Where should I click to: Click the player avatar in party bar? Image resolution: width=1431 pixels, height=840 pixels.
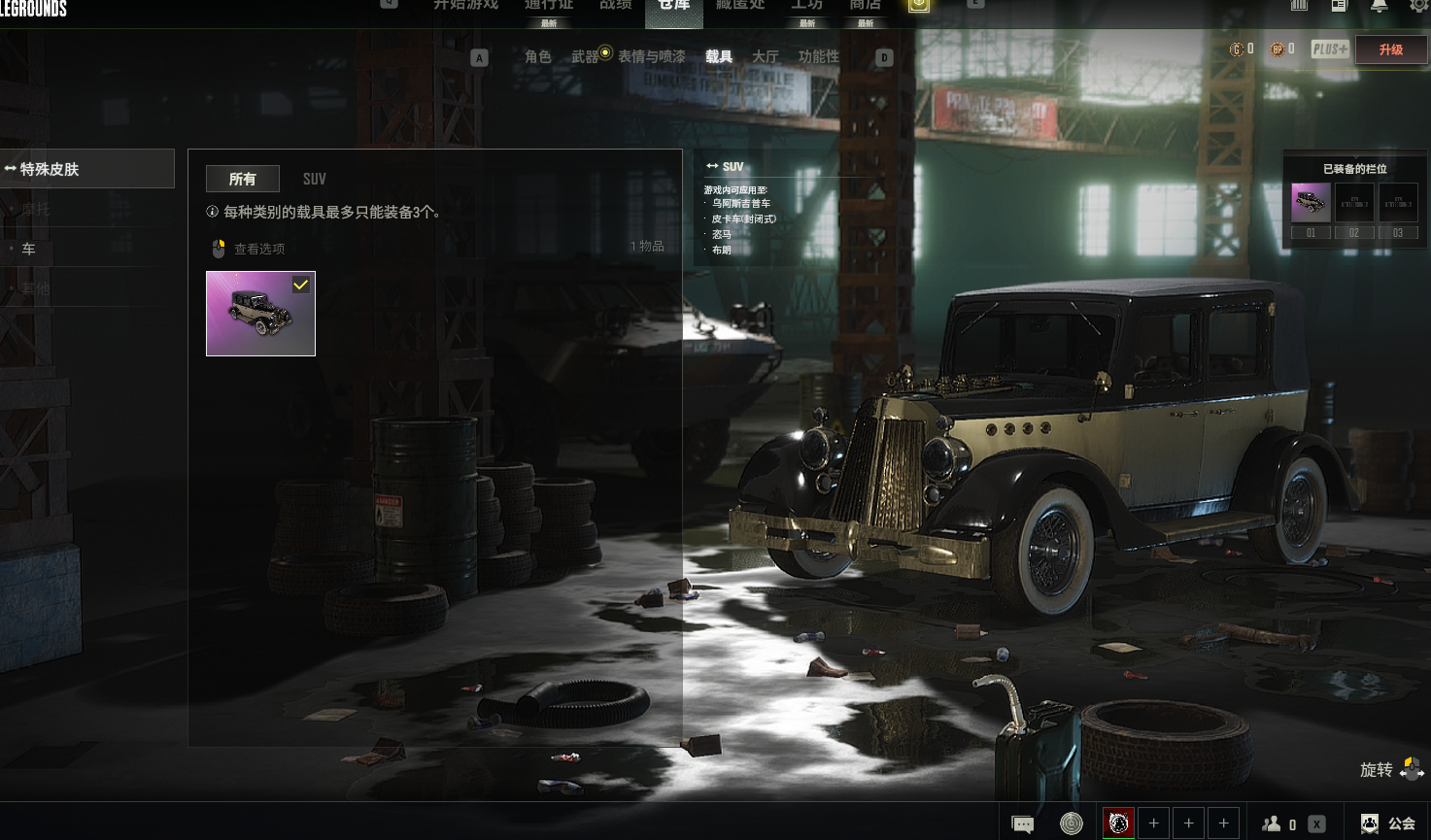[x=1118, y=823]
